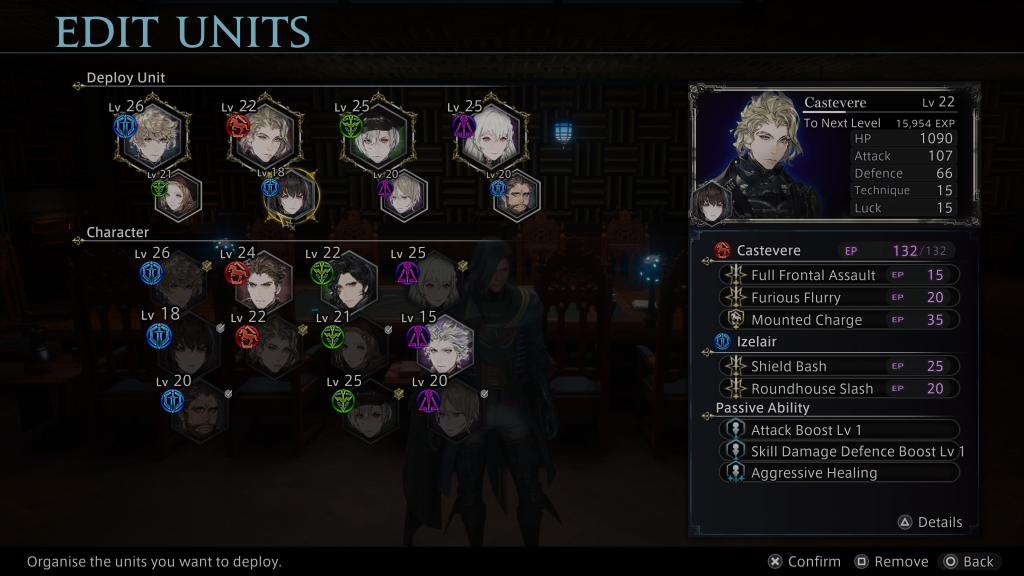Select the Lv 18 character in the Character list
The height and width of the screenshot is (576, 1024).
190,345
